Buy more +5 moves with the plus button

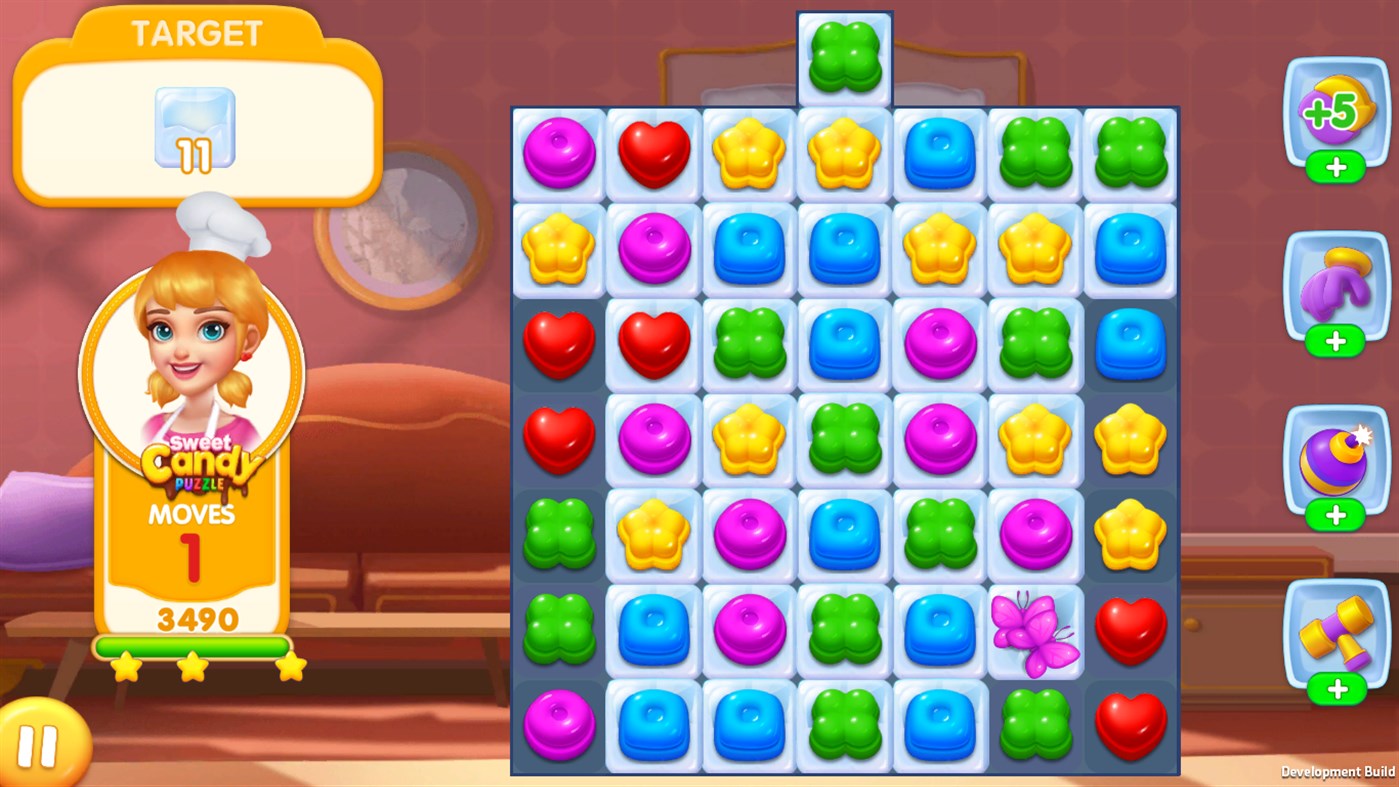click(1335, 168)
